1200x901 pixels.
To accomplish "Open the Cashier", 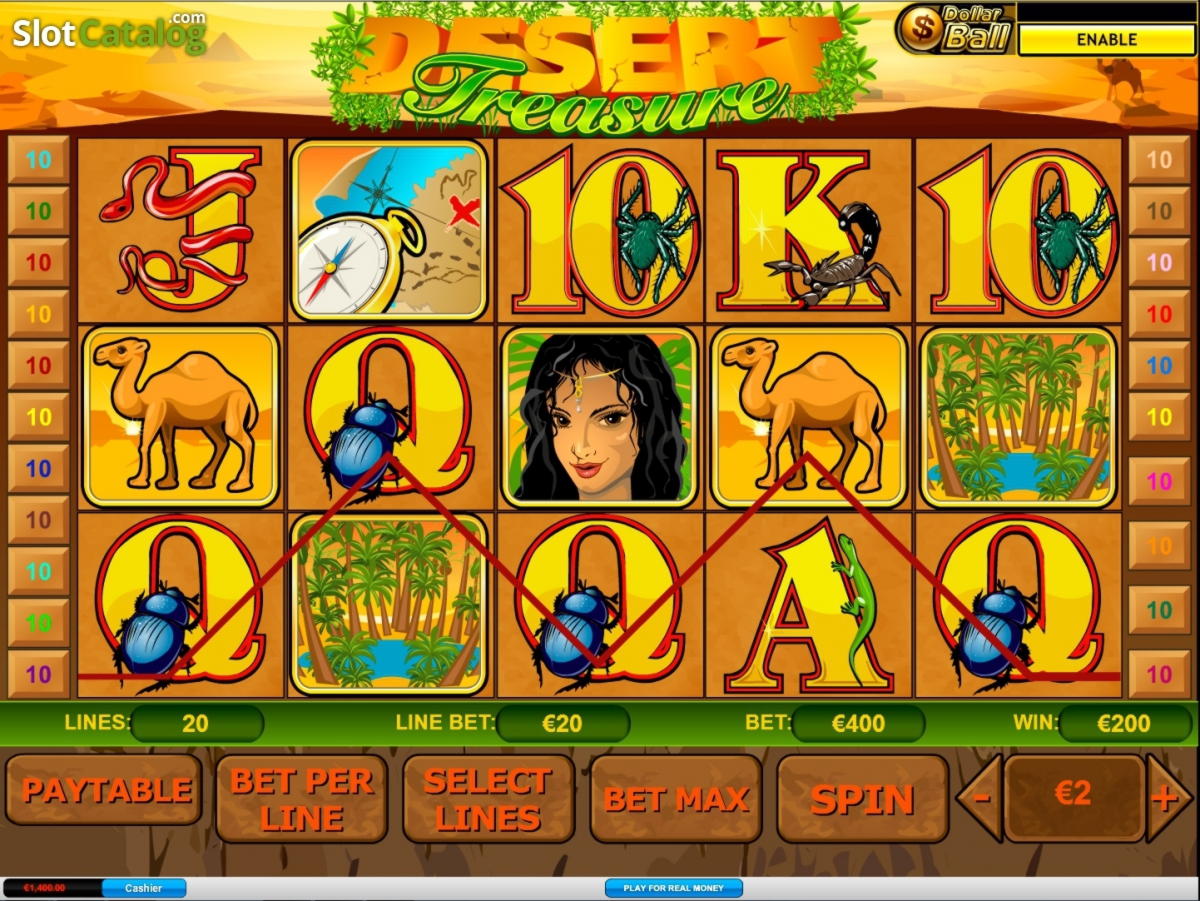I will tap(144, 888).
